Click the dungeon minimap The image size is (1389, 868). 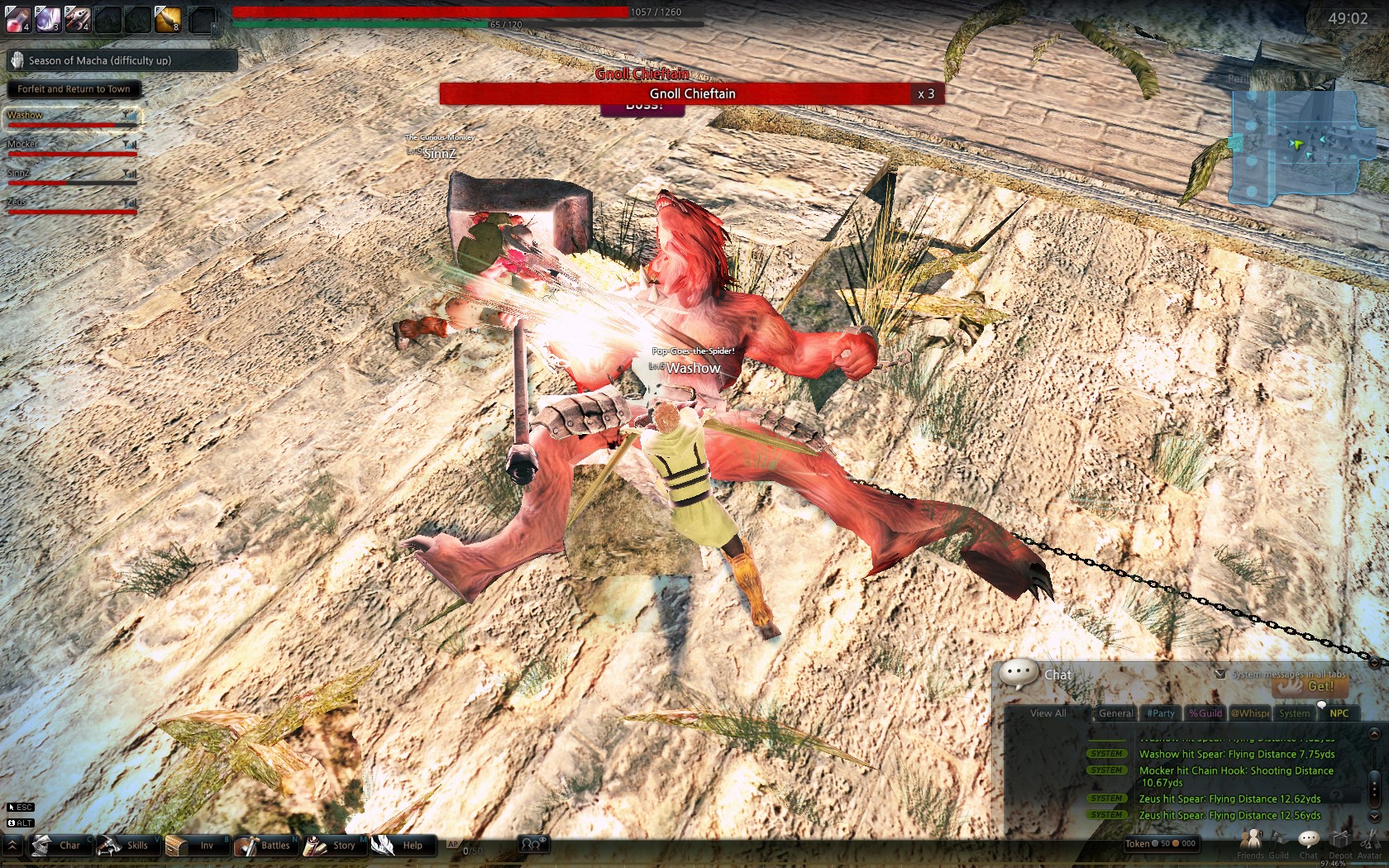pyautogui.click(x=1294, y=147)
